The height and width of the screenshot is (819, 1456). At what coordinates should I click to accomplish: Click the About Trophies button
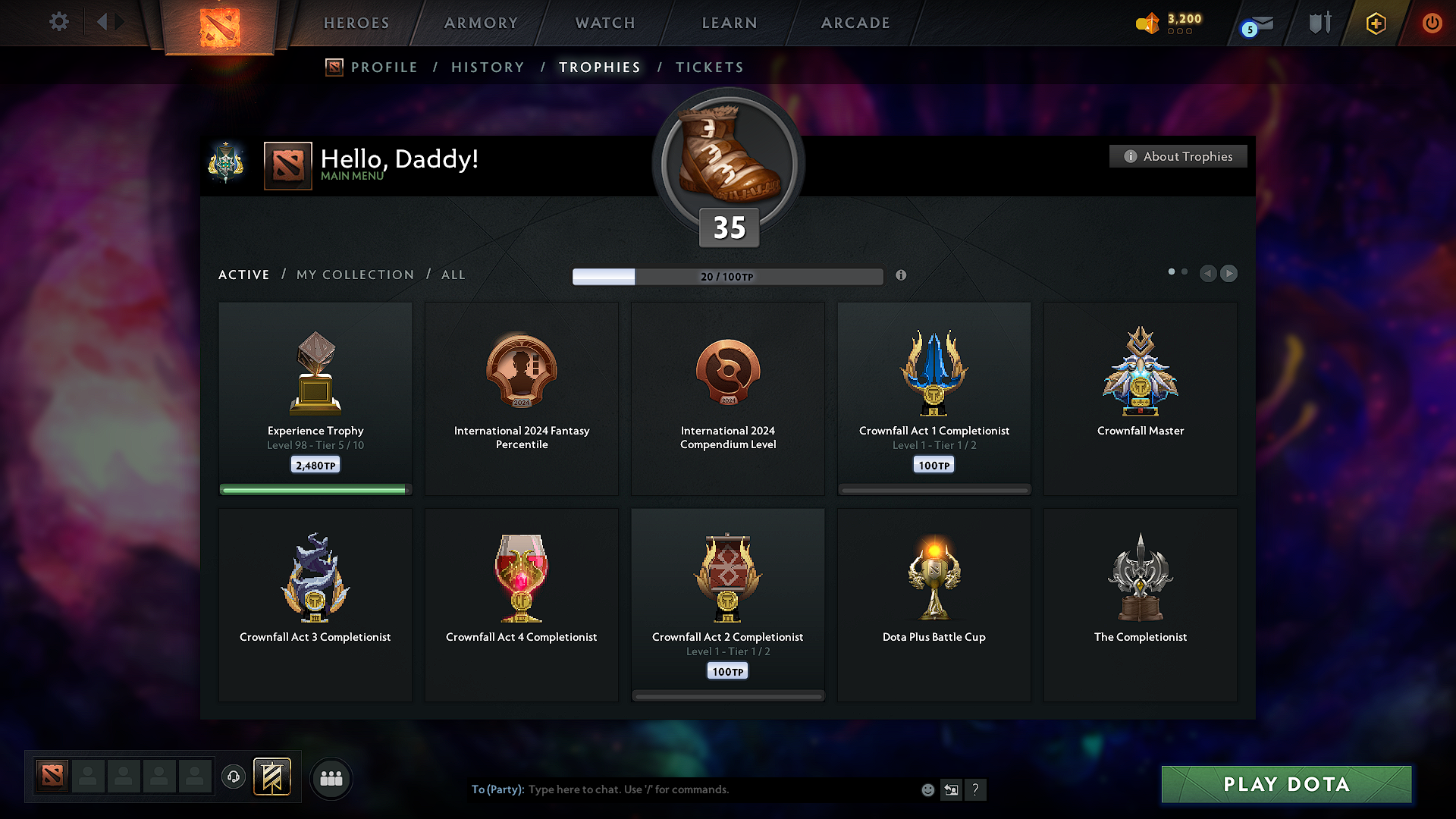click(1178, 156)
